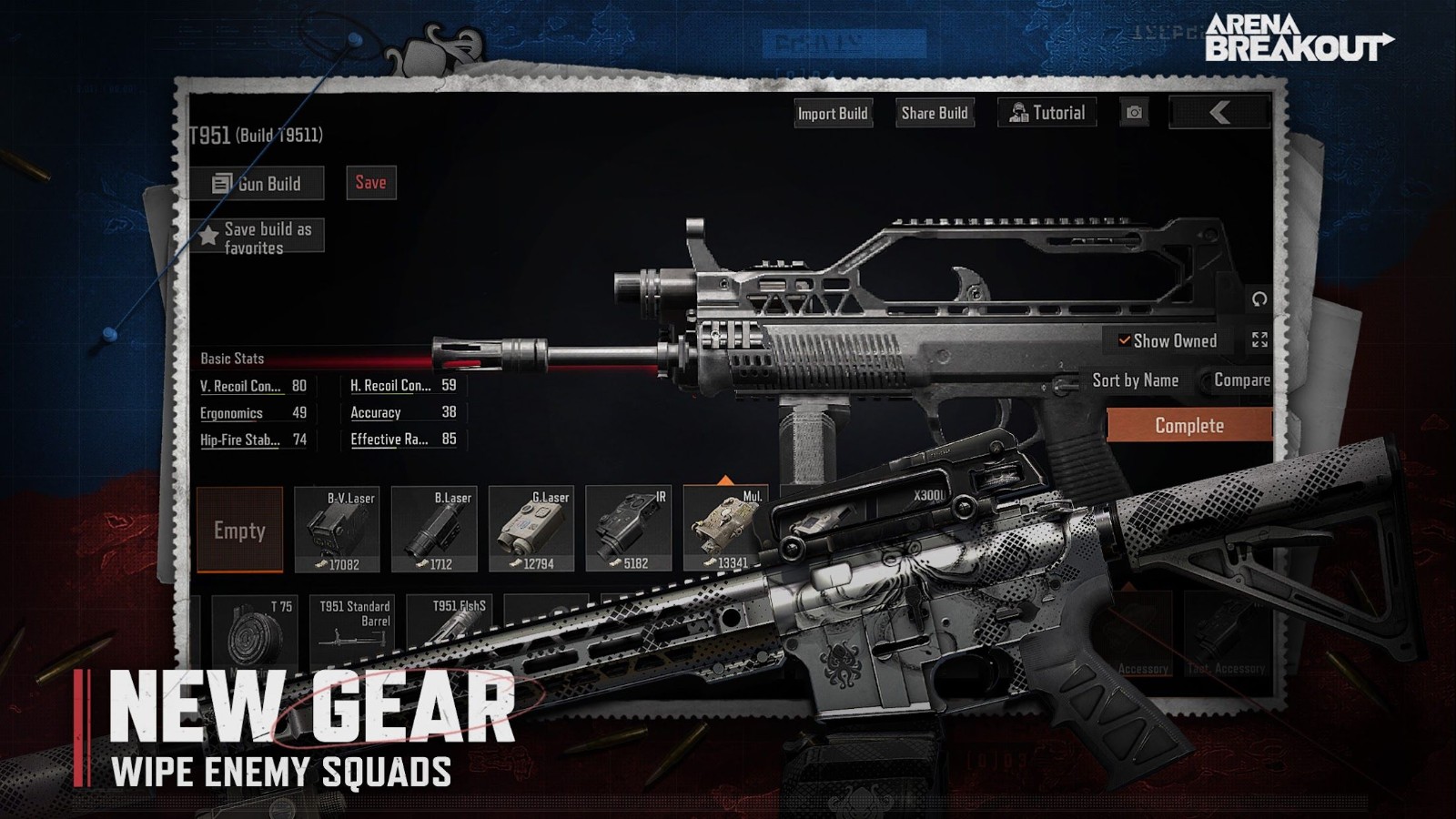Image resolution: width=1456 pixels, height=819 pixels.
Task: Go back using the arrow button
Action: (x=1219, y=113)
